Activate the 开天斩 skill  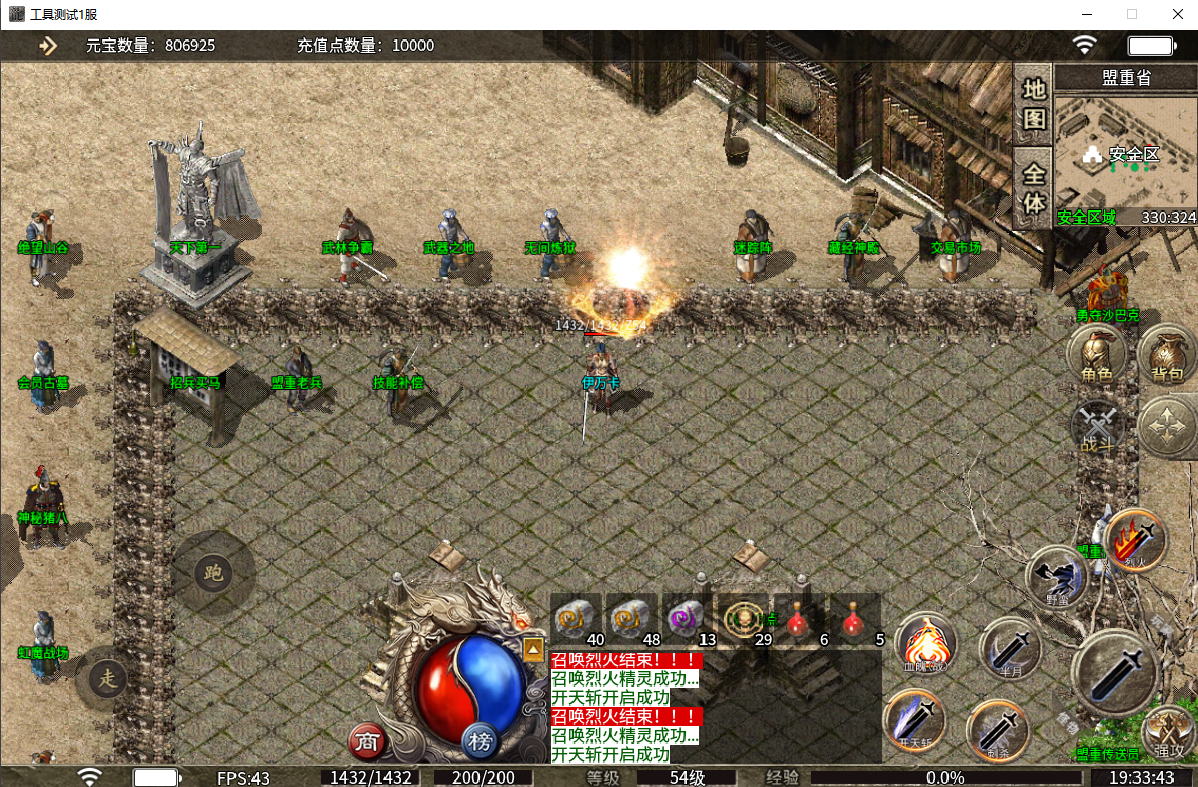point(915,720)
